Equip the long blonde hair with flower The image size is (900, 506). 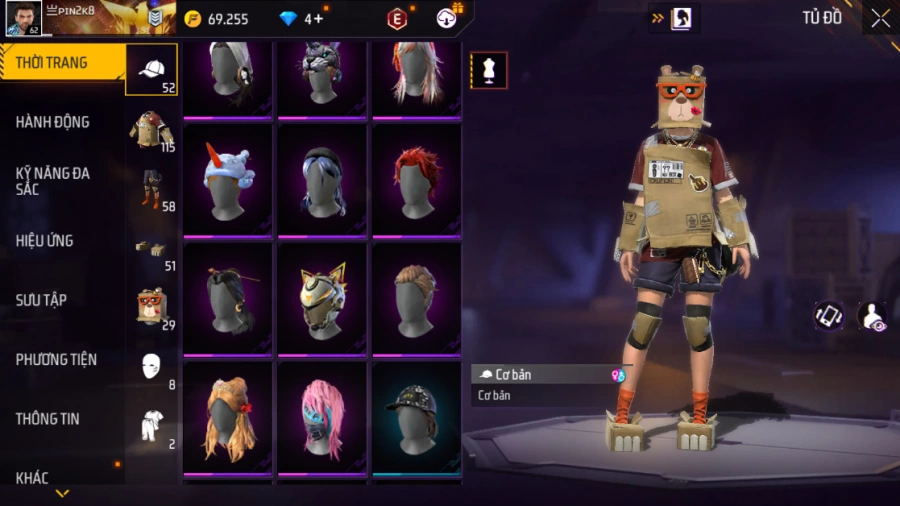[x=227, y=416]
